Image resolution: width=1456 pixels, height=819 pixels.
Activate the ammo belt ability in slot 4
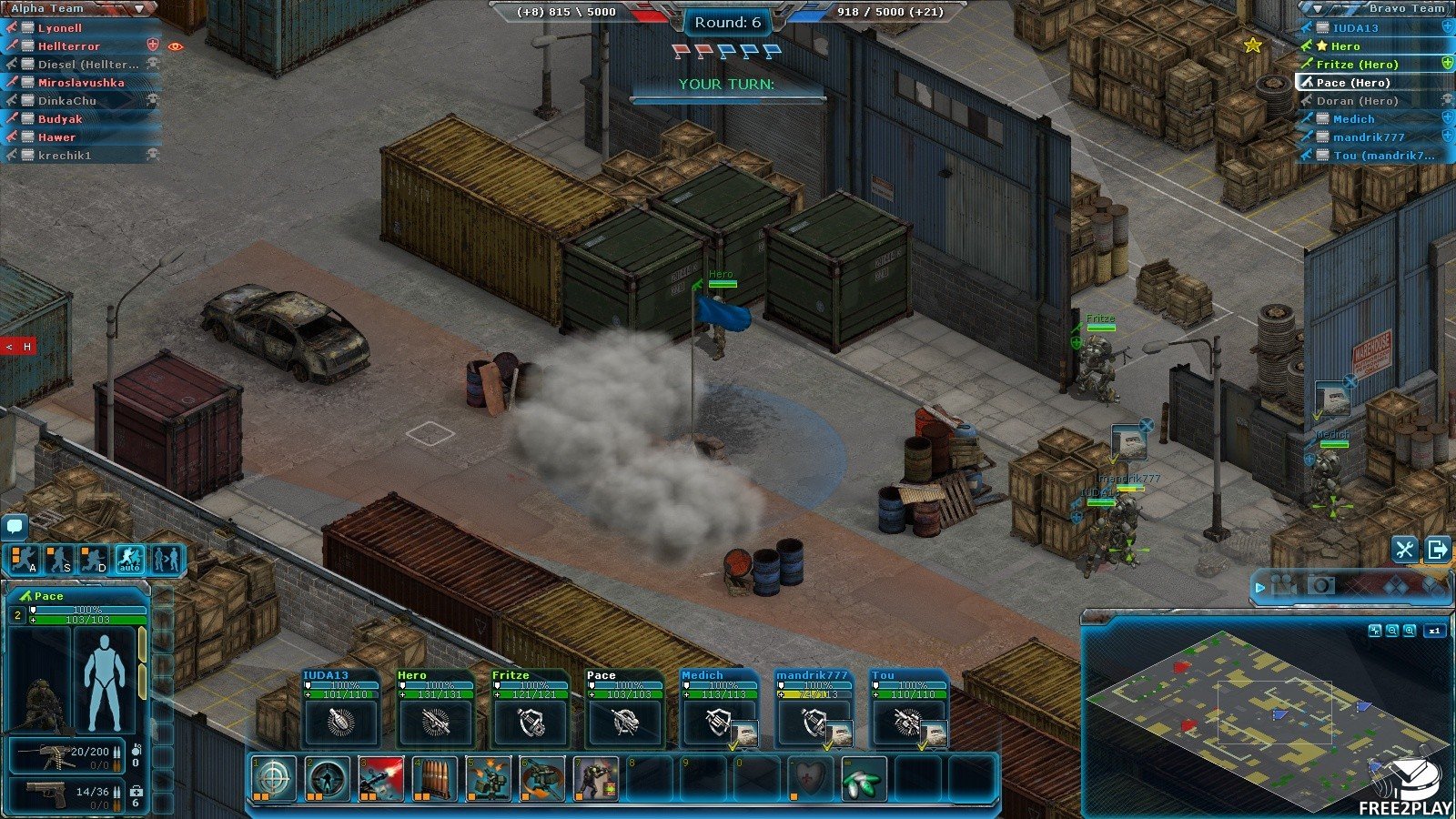[435, 779]
